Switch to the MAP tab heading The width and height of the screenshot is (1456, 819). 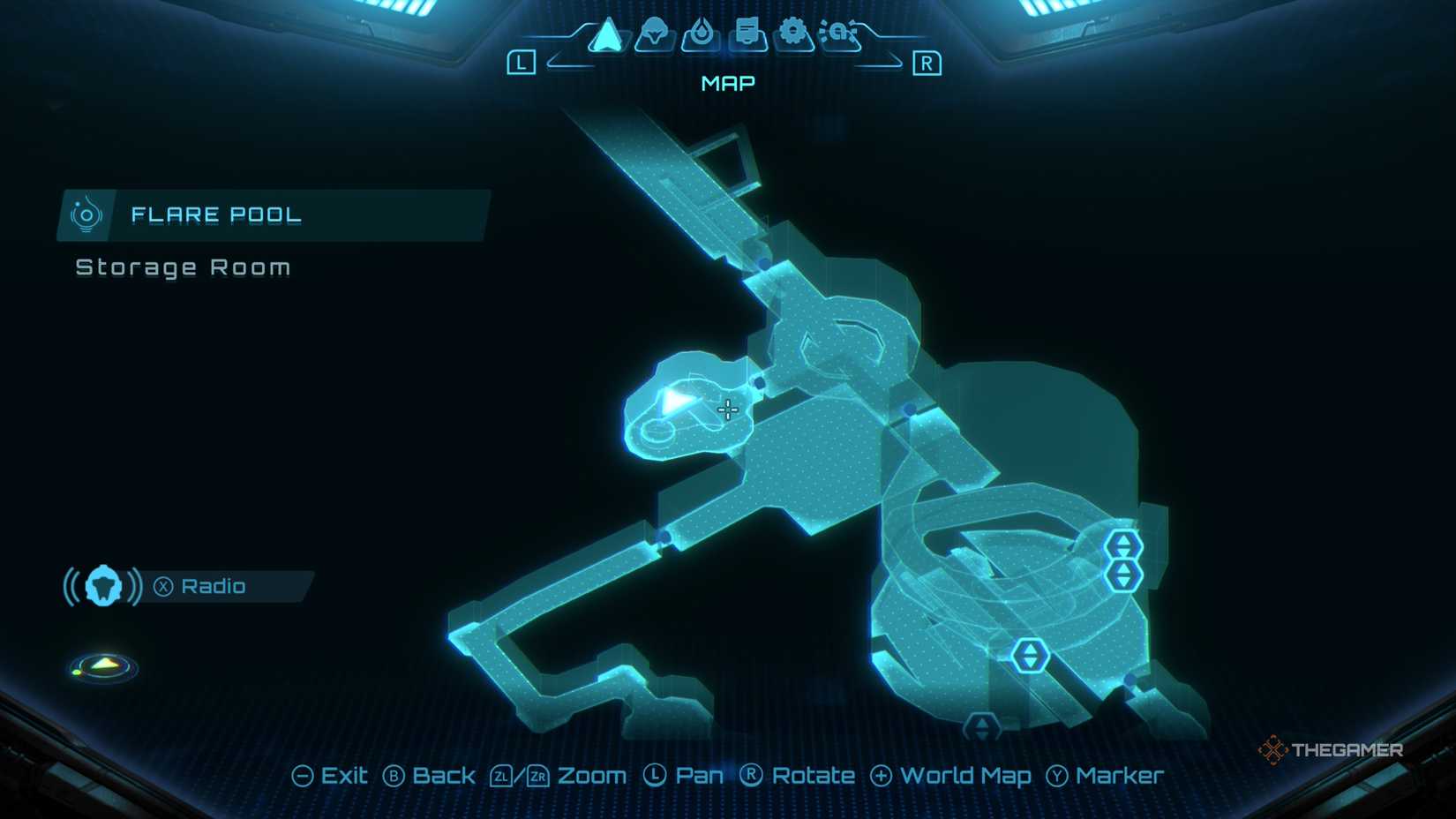pyautogui.click(x=725, y=83)
